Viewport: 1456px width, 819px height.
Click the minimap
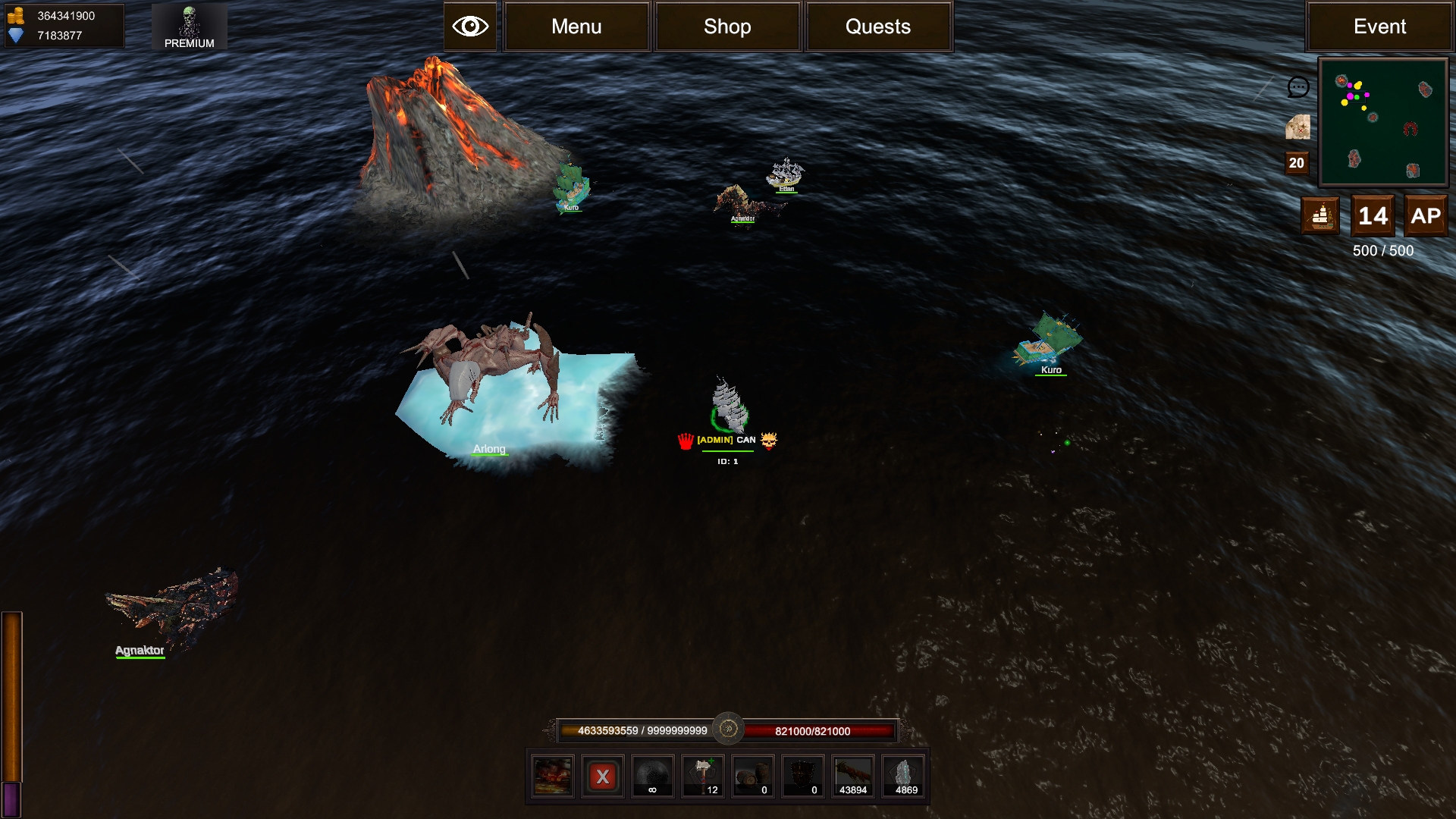pyautogui.click(x=1383, y=122)
